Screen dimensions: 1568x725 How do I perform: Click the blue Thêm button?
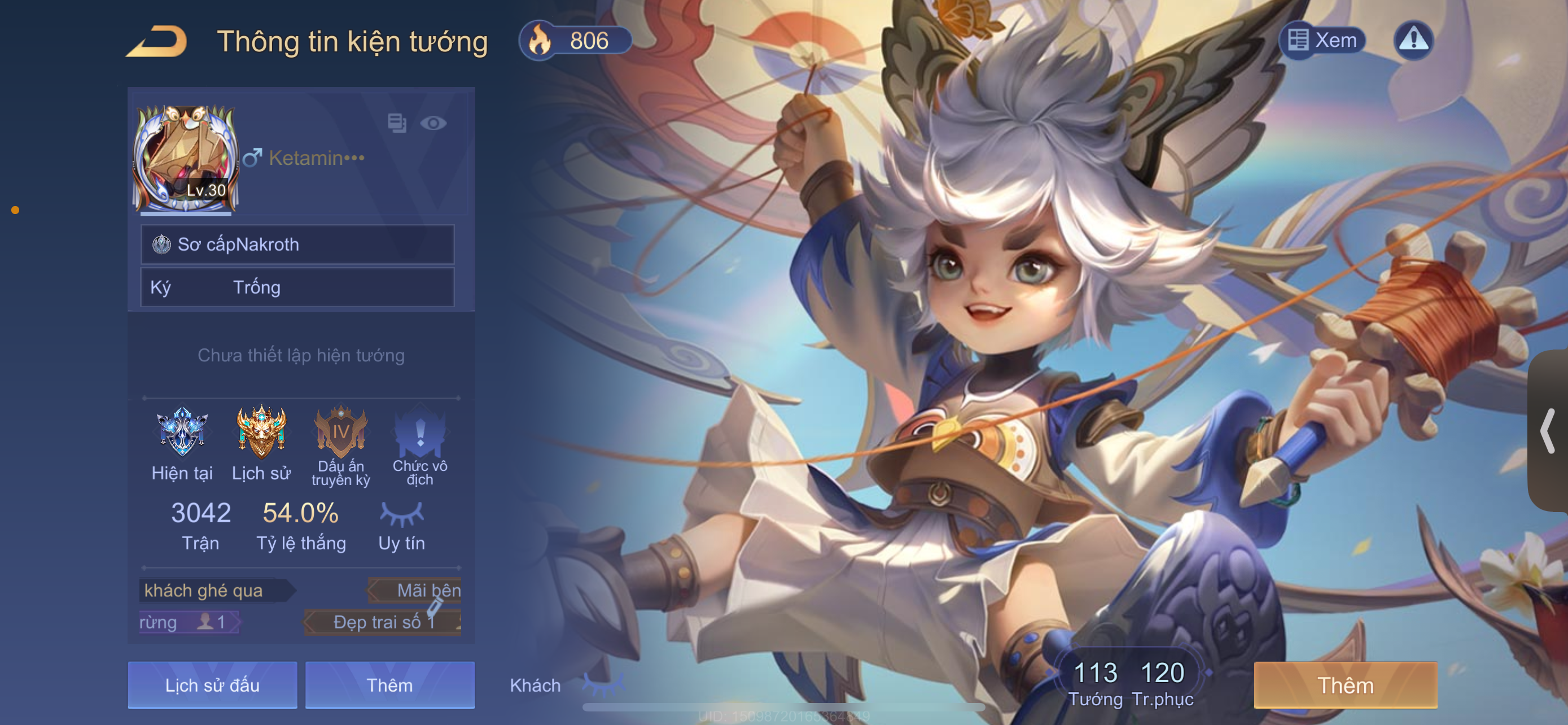click(389, 685)
